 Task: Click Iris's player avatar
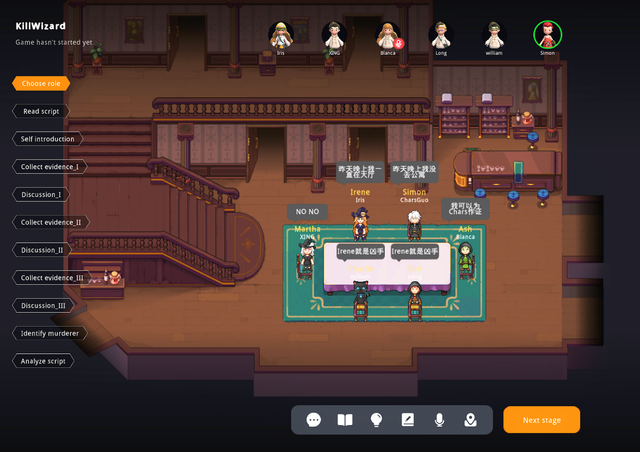281,35
